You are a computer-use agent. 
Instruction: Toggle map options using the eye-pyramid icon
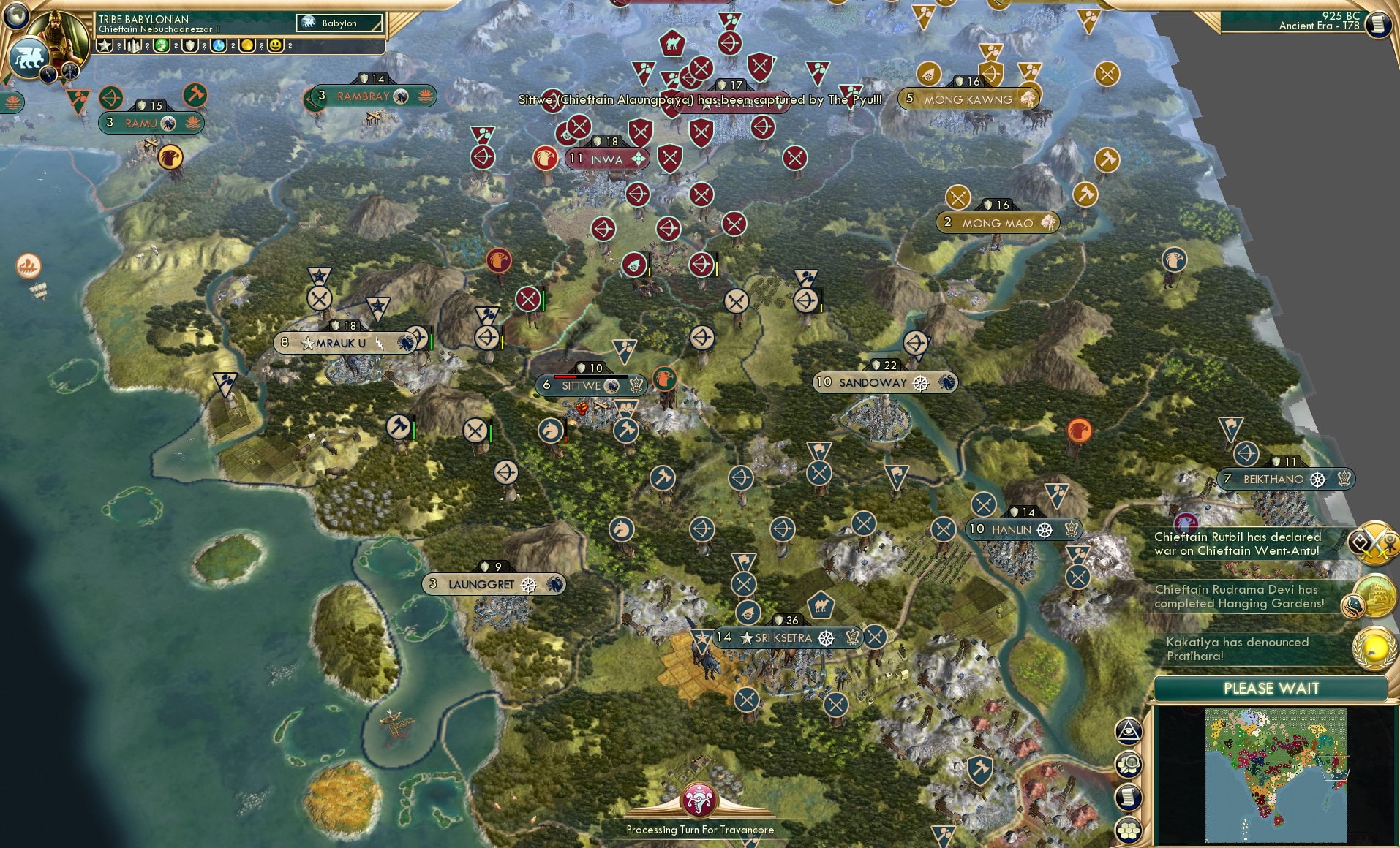click(x=1129, y=731)
